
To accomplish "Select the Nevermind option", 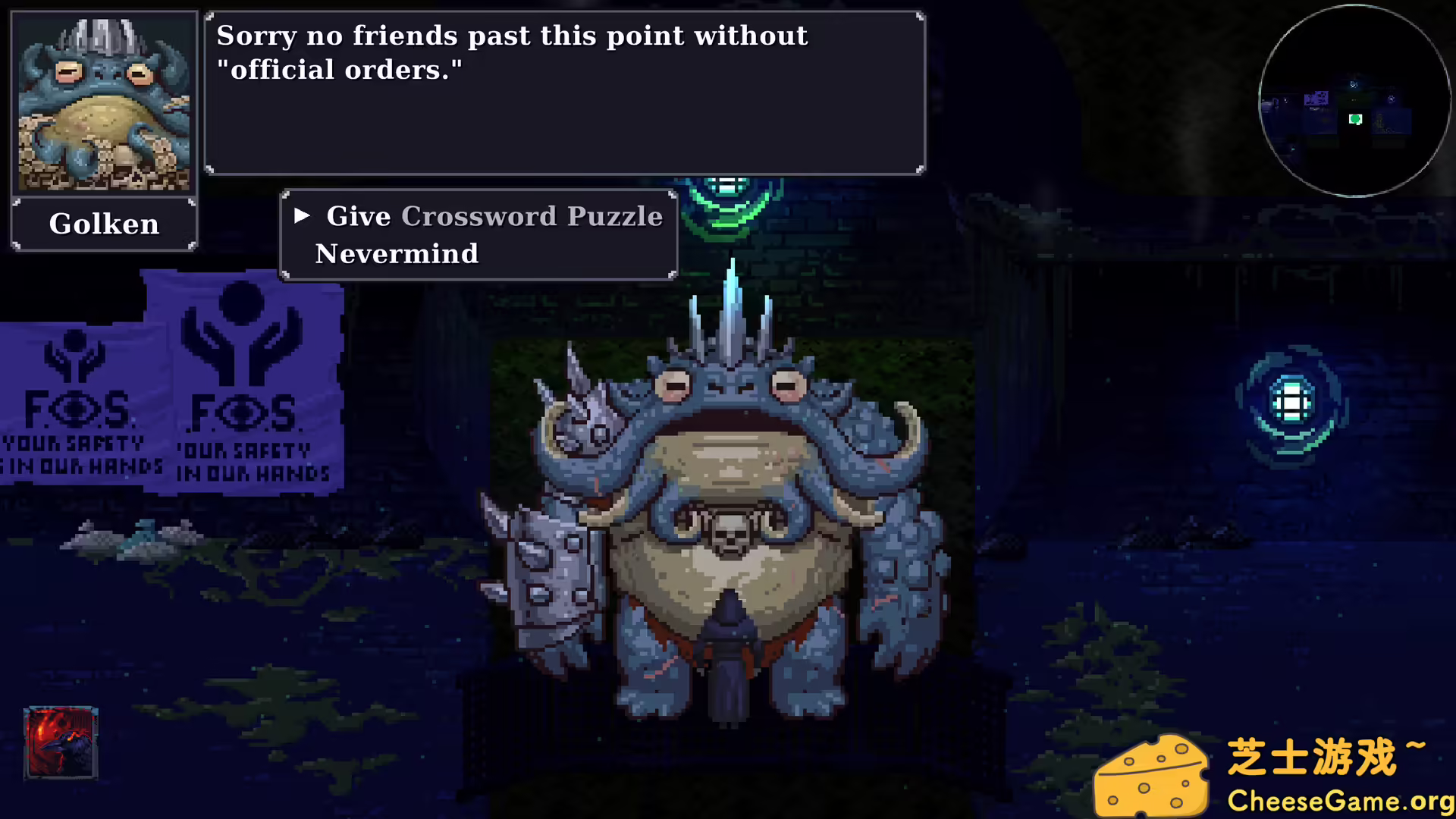I will [x=397, y=254].
